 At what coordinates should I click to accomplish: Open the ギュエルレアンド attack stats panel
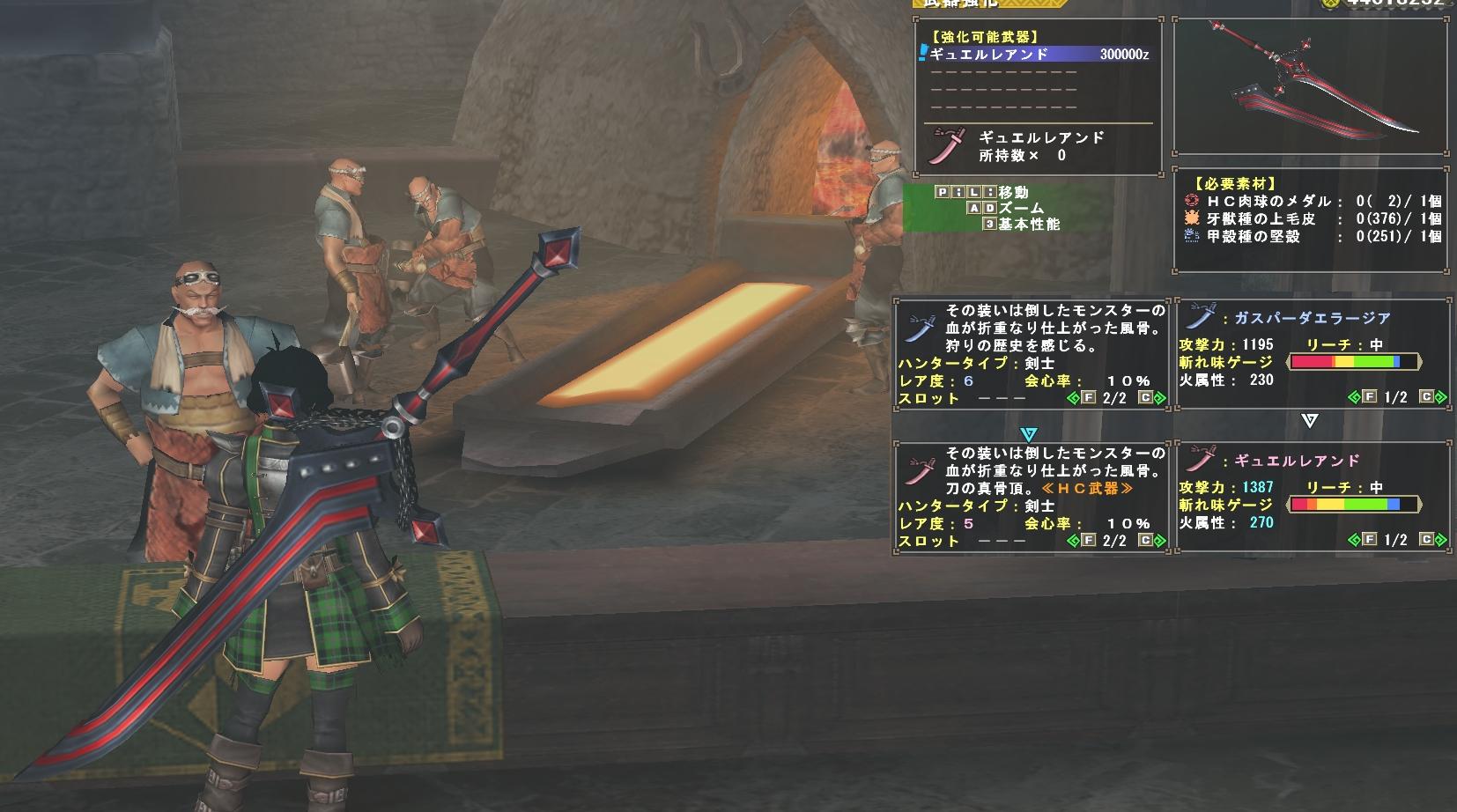[x=1312, y=495]
